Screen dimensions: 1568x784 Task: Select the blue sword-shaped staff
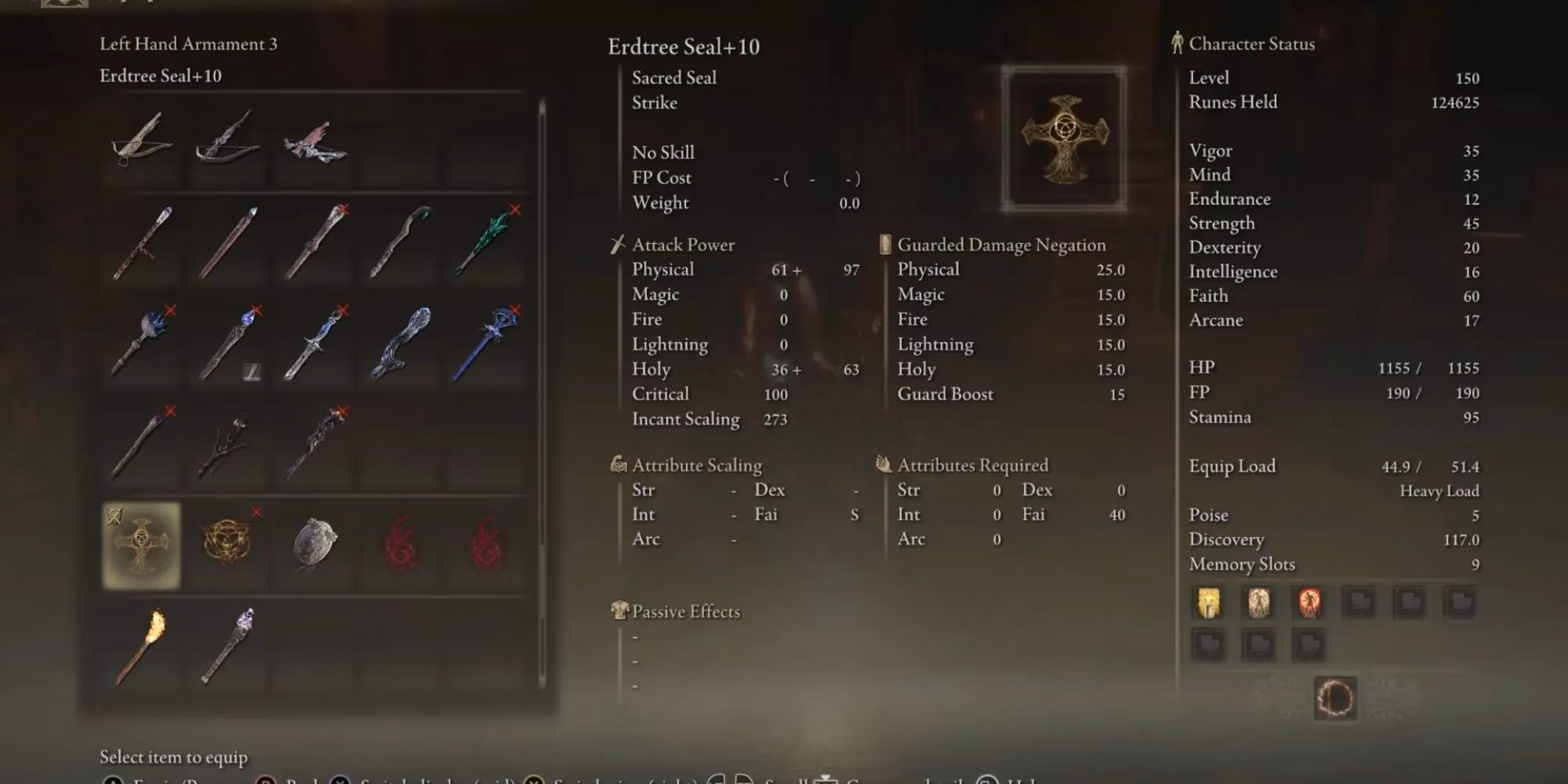pos(314,343)
